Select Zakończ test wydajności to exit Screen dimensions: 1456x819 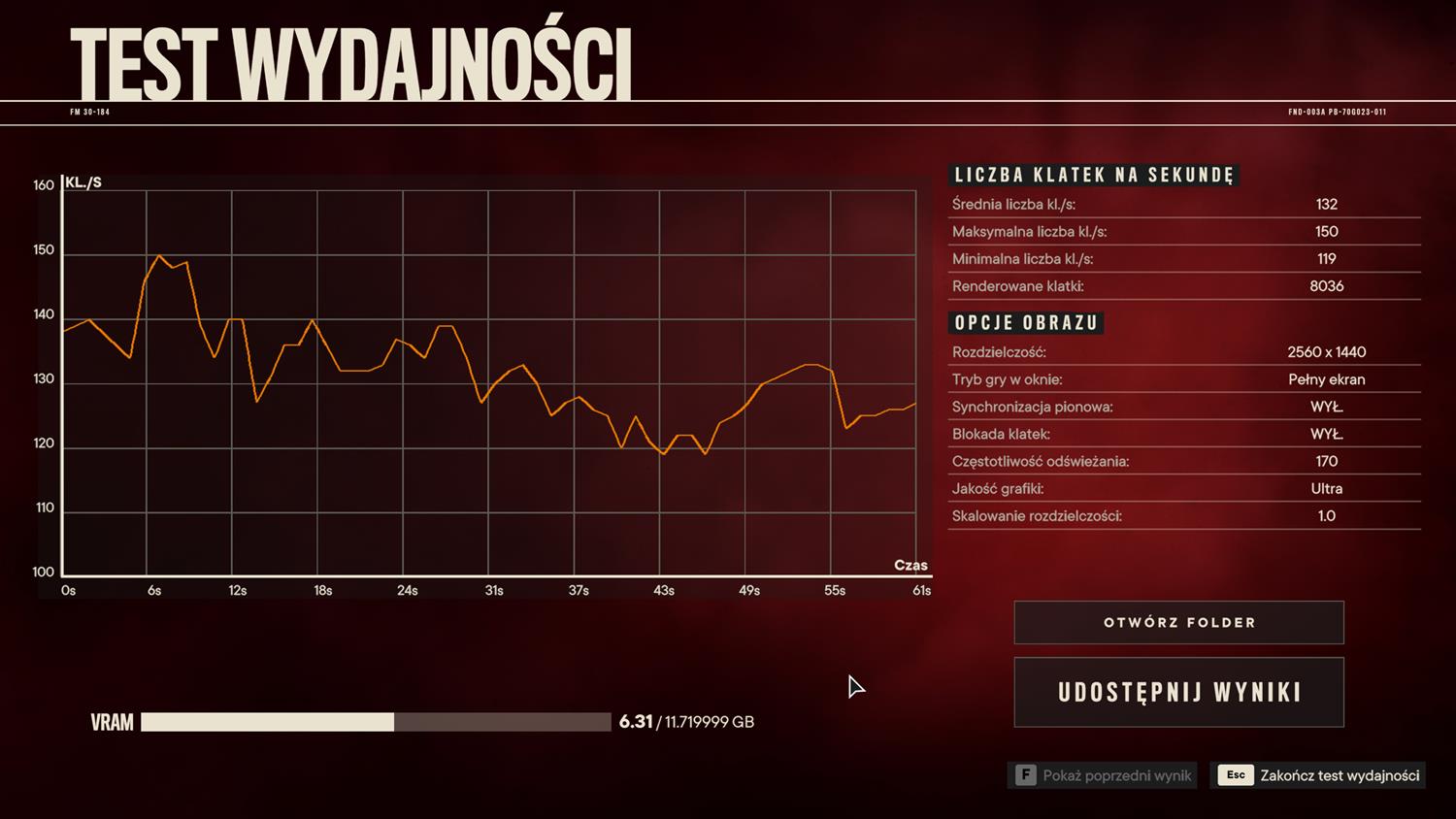pos(1318,775)
